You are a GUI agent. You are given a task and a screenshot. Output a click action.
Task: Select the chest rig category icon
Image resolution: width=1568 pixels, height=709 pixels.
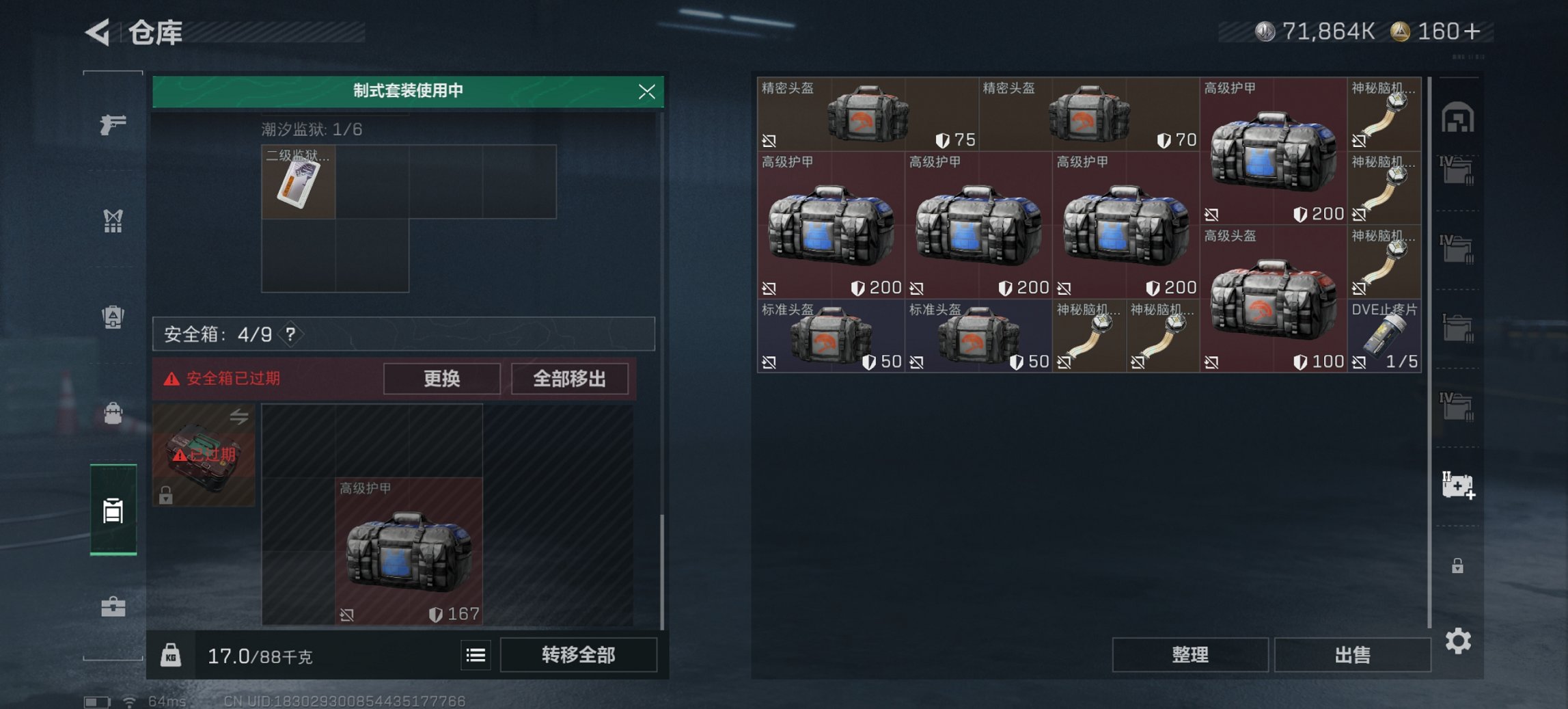tap(113, 219)
